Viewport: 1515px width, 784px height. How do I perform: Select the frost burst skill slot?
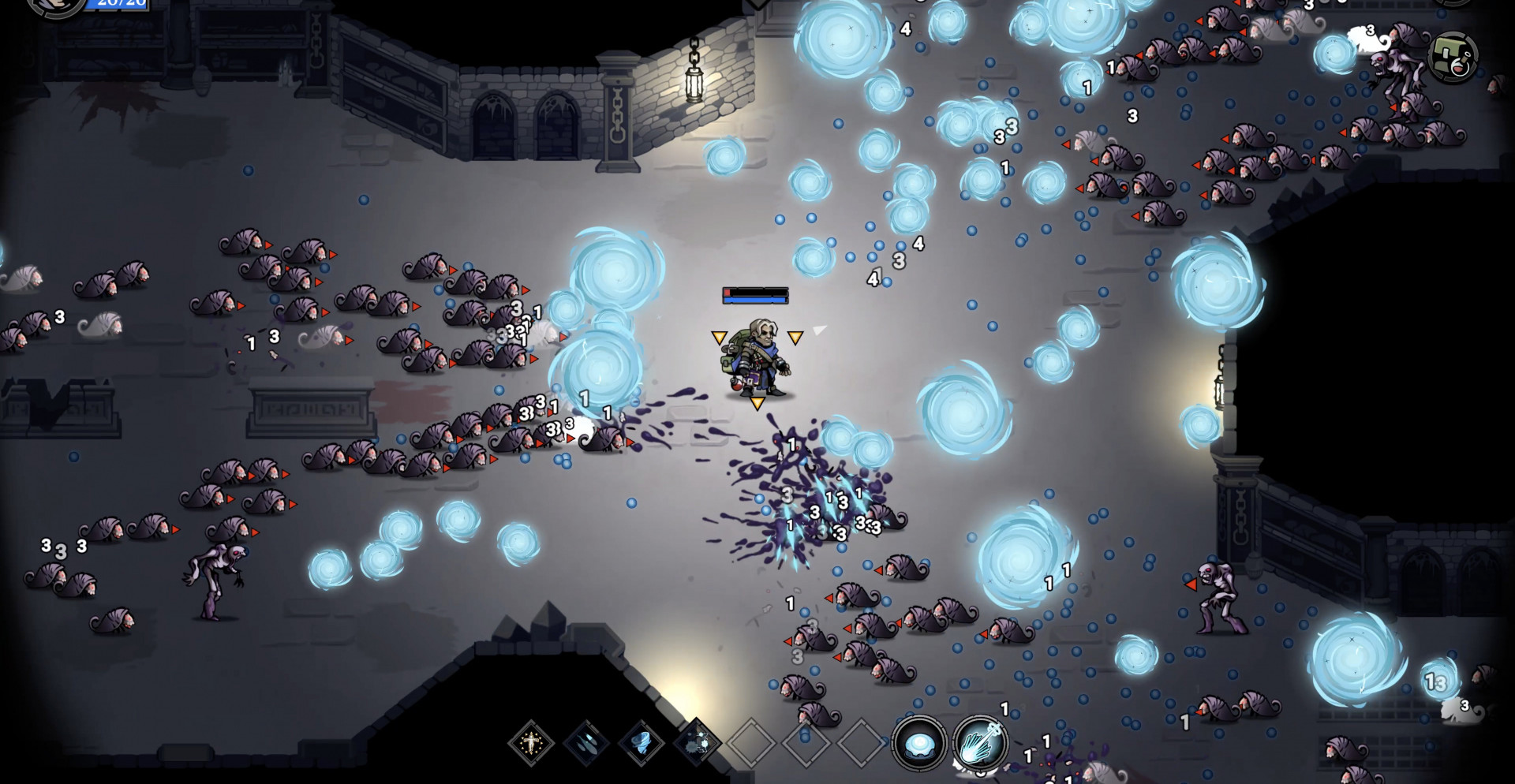click(x=696, y=743)
